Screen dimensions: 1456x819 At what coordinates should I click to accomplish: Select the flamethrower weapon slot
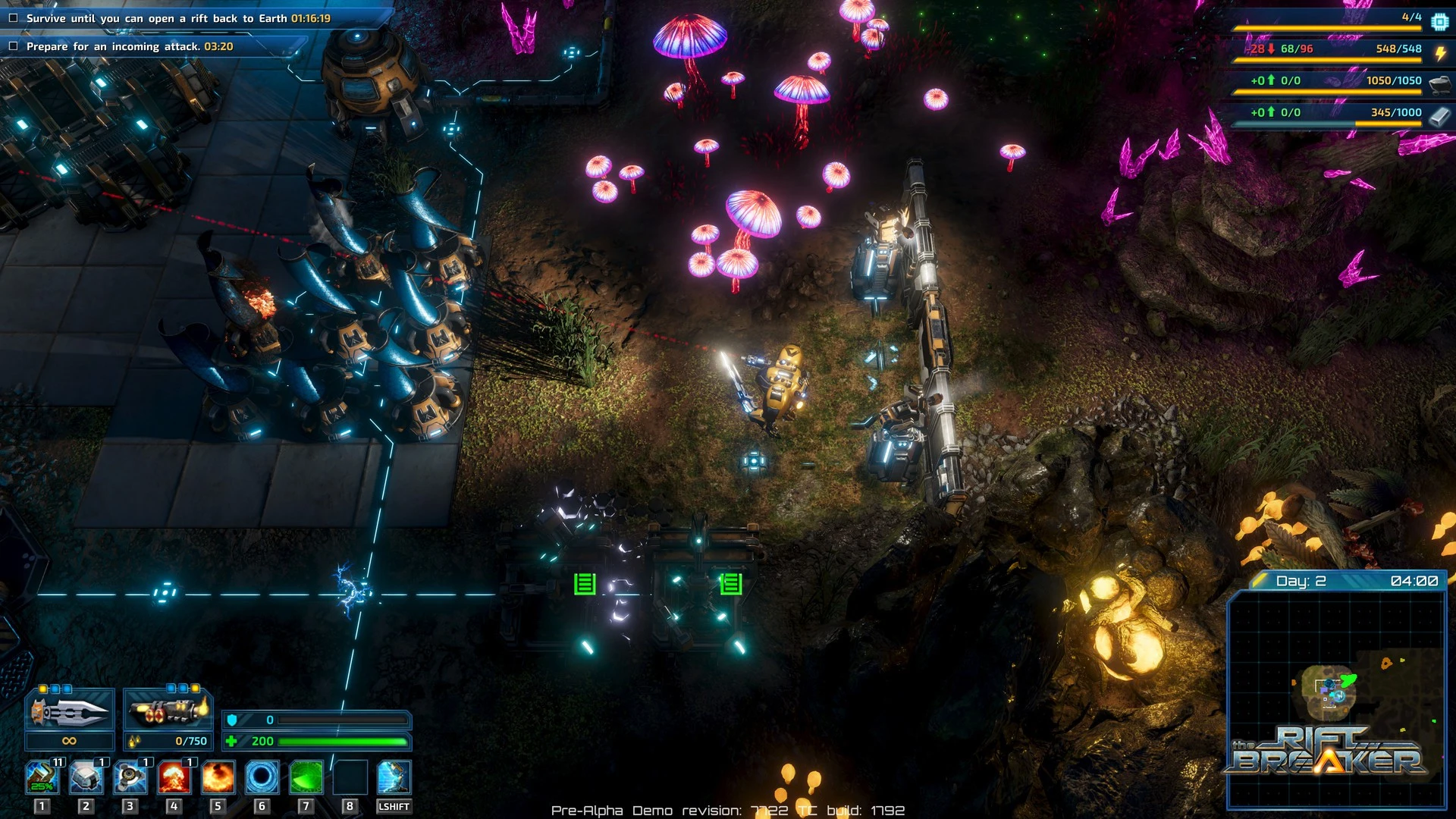168,711
